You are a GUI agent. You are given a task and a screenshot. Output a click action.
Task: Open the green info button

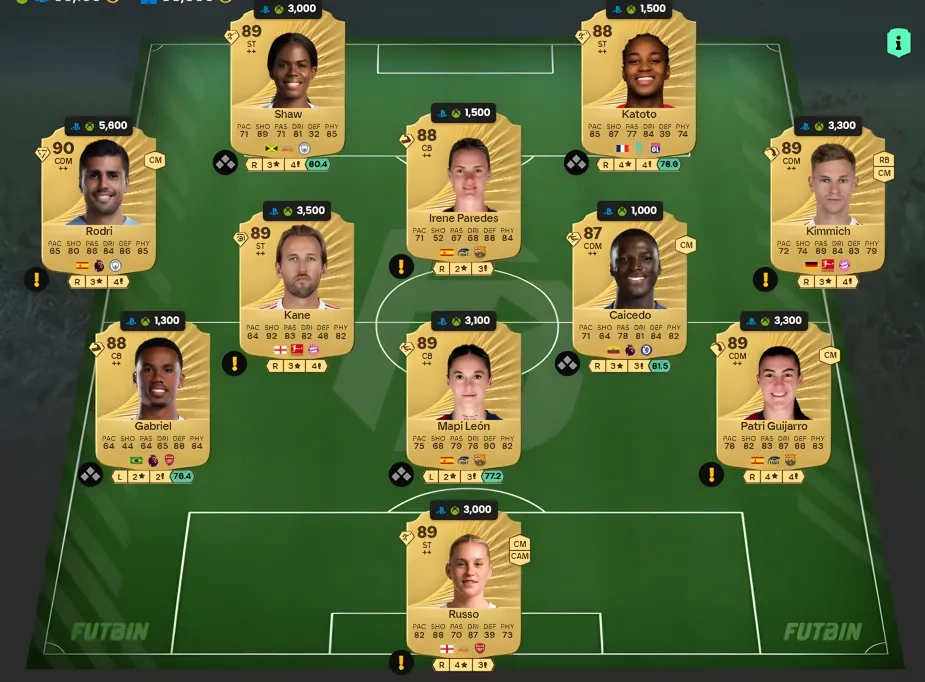pos(898,42)
